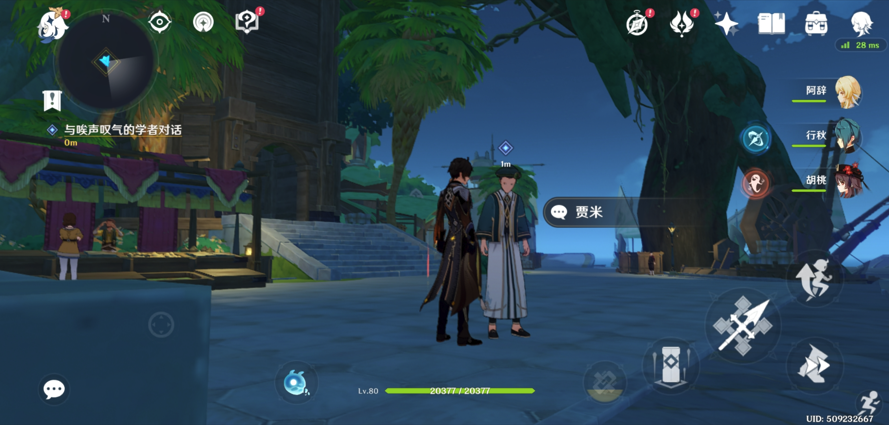The height and width of the screenshot is (425, 889).
Task: Open the backpack inventory
Action: tap(816, 24)
